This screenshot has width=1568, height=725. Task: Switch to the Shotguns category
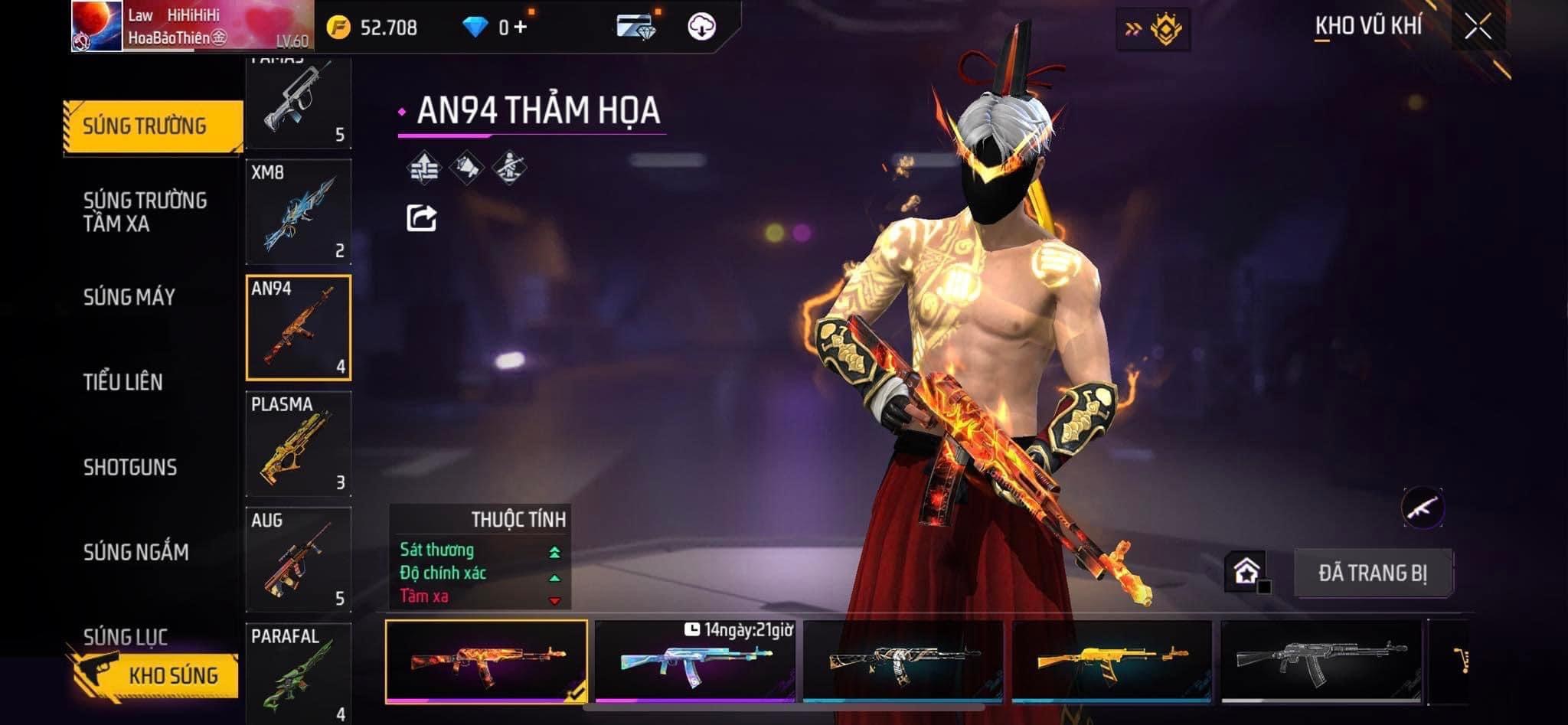[x=130, y=467]
